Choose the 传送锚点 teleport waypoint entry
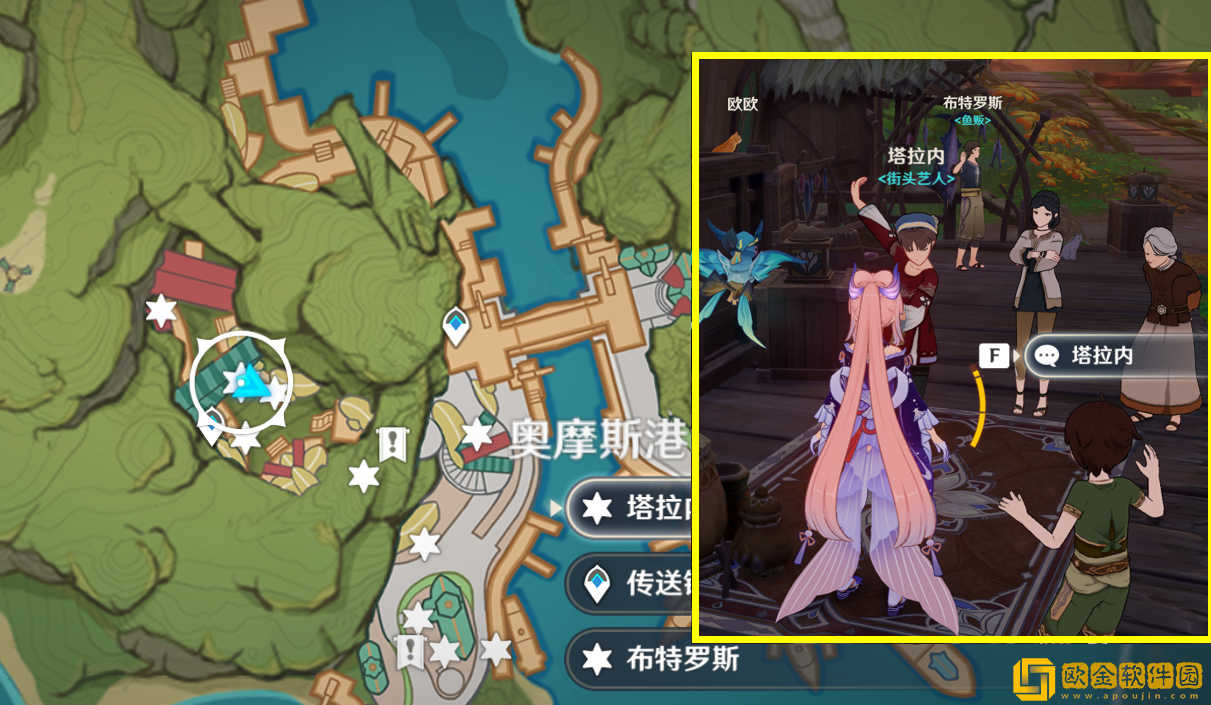 pos(630,584)
